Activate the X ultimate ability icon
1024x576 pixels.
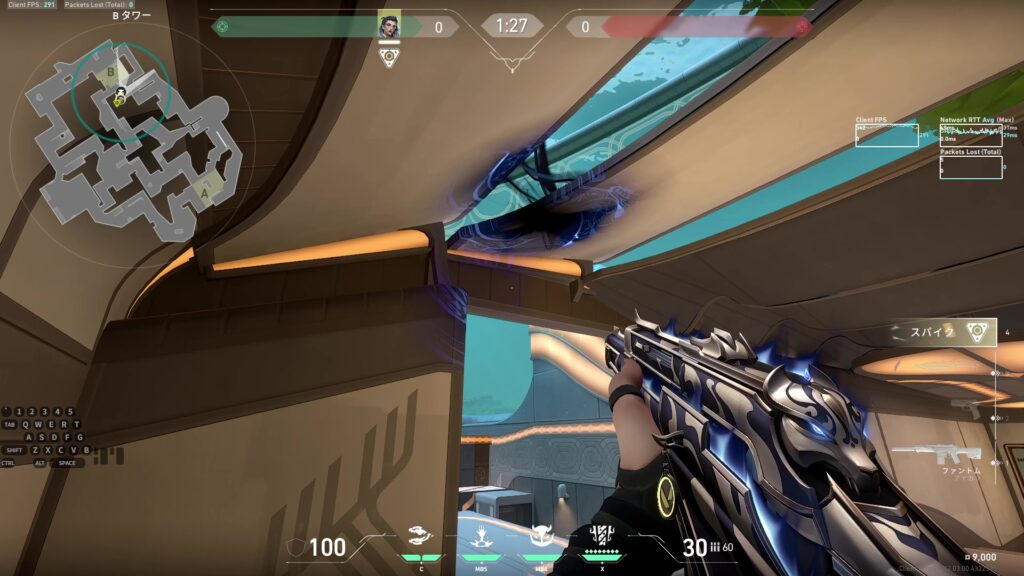602,534
